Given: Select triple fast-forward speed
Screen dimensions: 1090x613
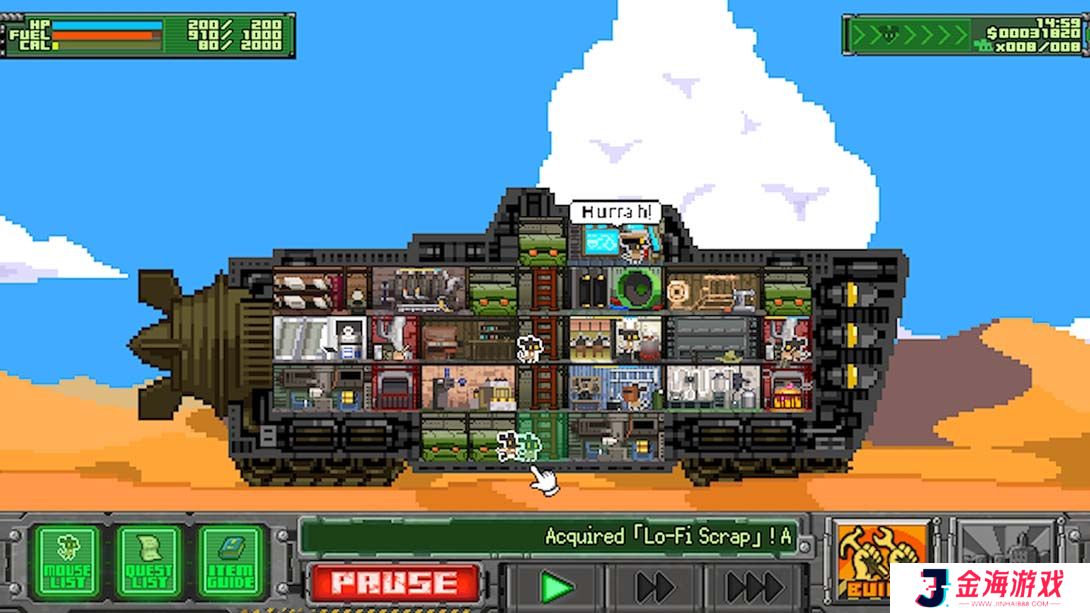Looking at the screenshot, I should tap(755, 586).
